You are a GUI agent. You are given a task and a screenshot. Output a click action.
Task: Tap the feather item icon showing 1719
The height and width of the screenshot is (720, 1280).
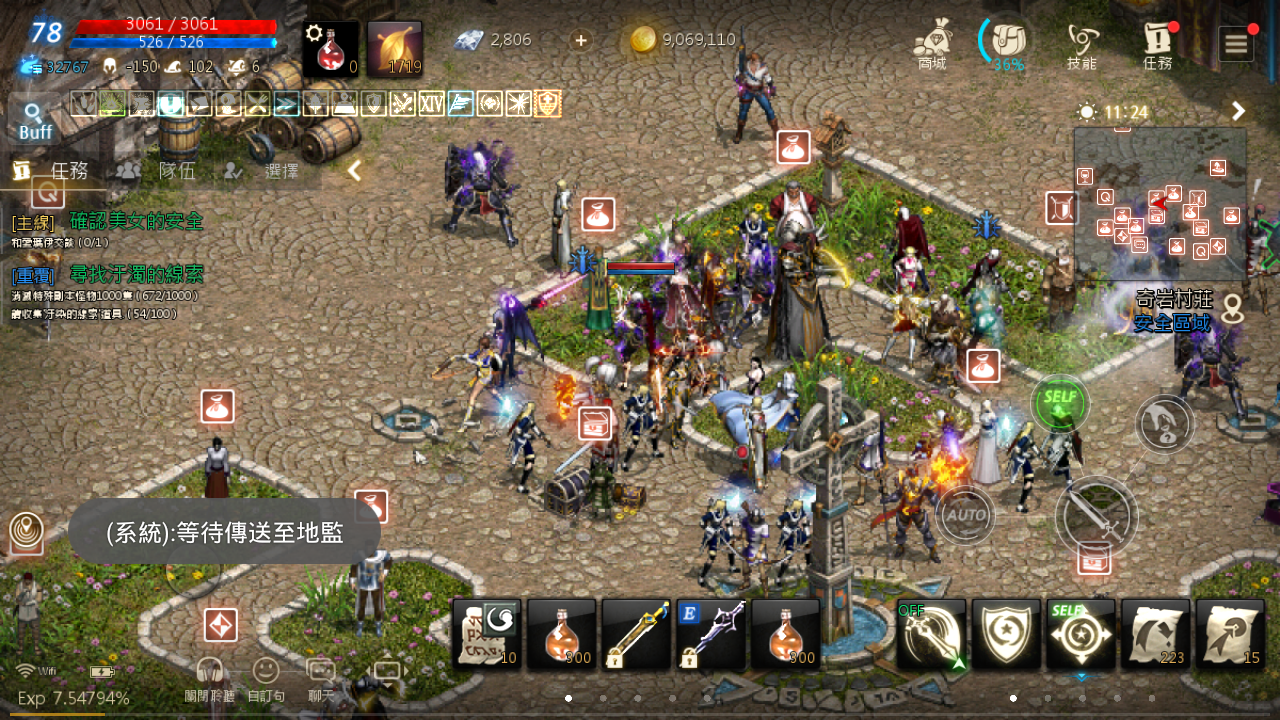tap(395, 40)
